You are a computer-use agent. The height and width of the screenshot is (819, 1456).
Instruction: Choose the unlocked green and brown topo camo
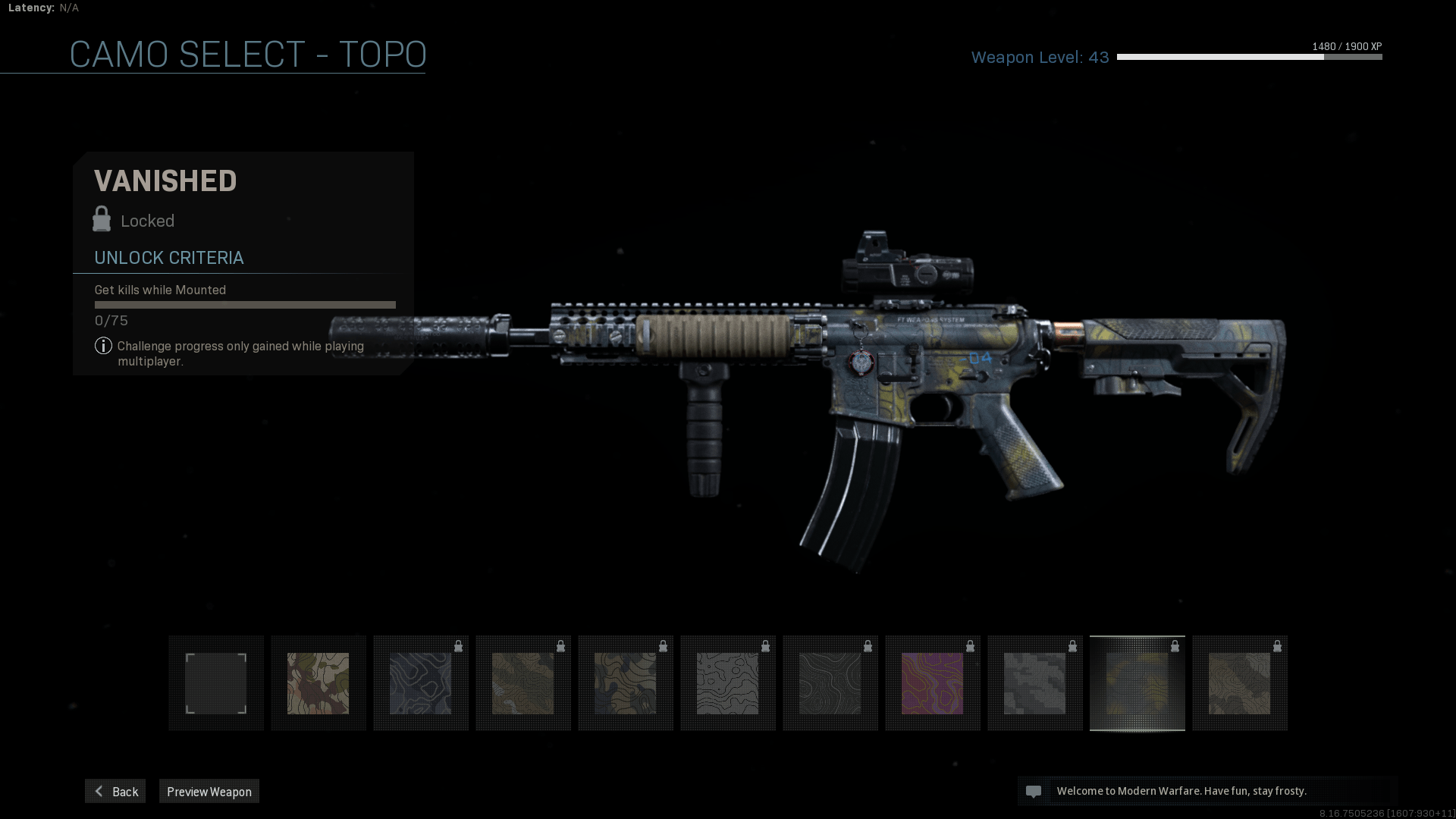[318, 683]
